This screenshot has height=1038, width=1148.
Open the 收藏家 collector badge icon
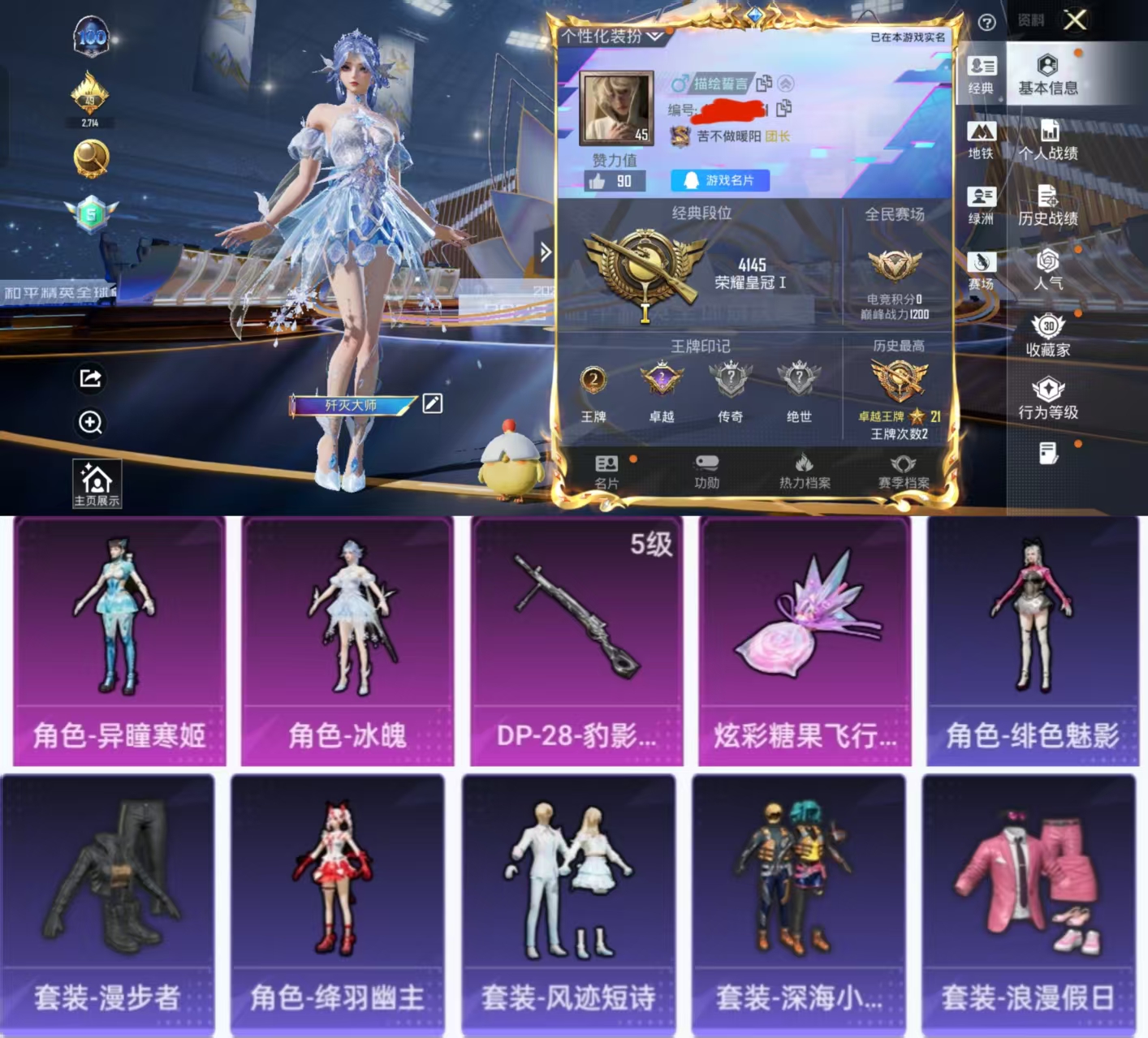pyautogui.click(x=1049, y=331)
